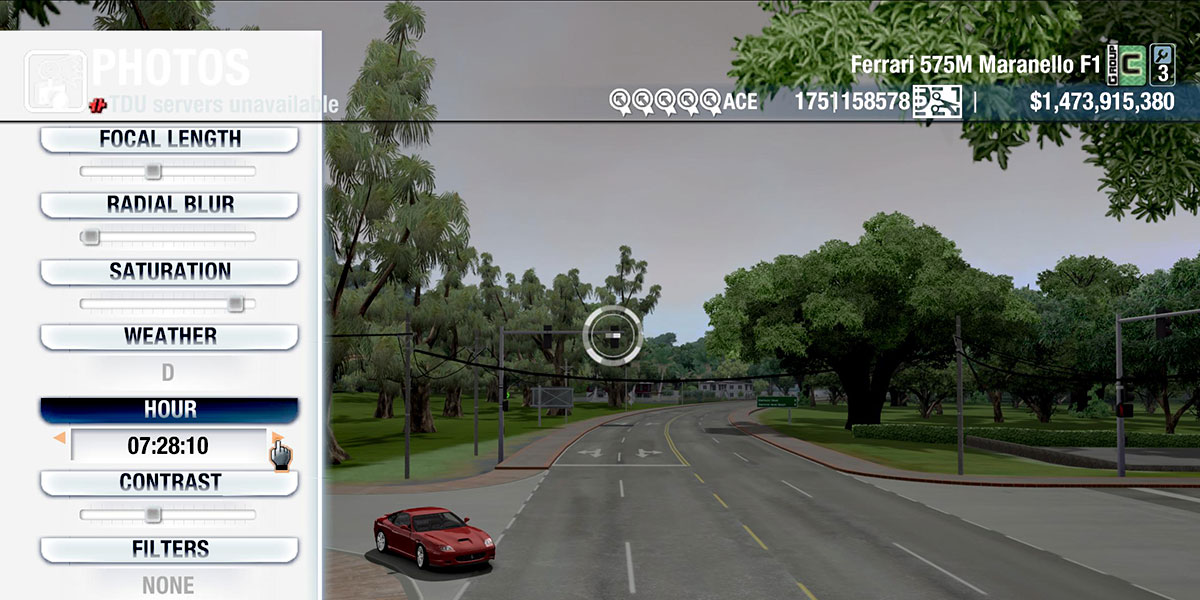
Task: Choose the Saturation option
Action: pyautogui.click(x=169, y=271)
